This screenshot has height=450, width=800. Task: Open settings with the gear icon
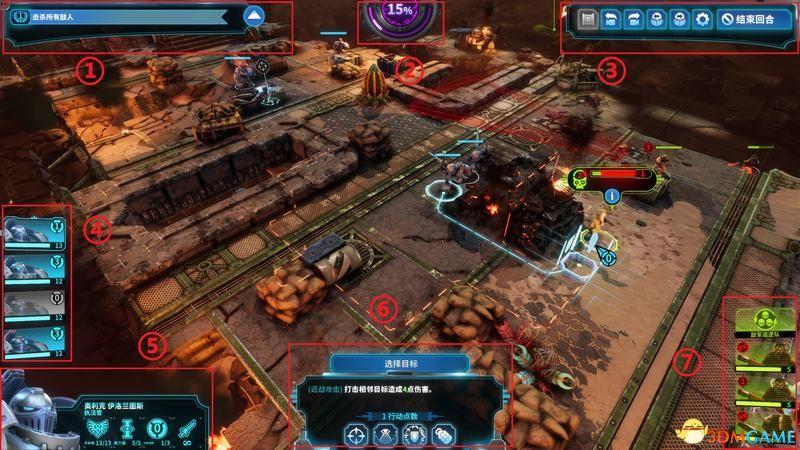pyautogui.click(x=702, y=20)
